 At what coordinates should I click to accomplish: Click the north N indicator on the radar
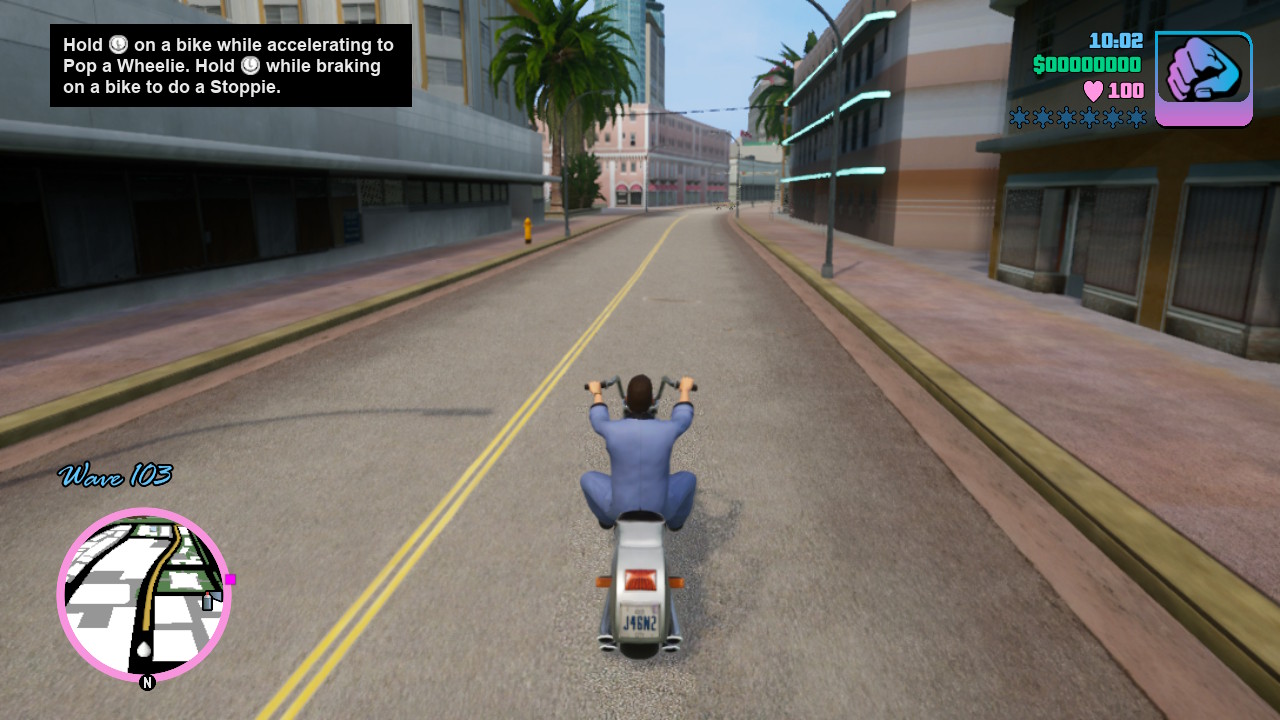pos(147,683)
